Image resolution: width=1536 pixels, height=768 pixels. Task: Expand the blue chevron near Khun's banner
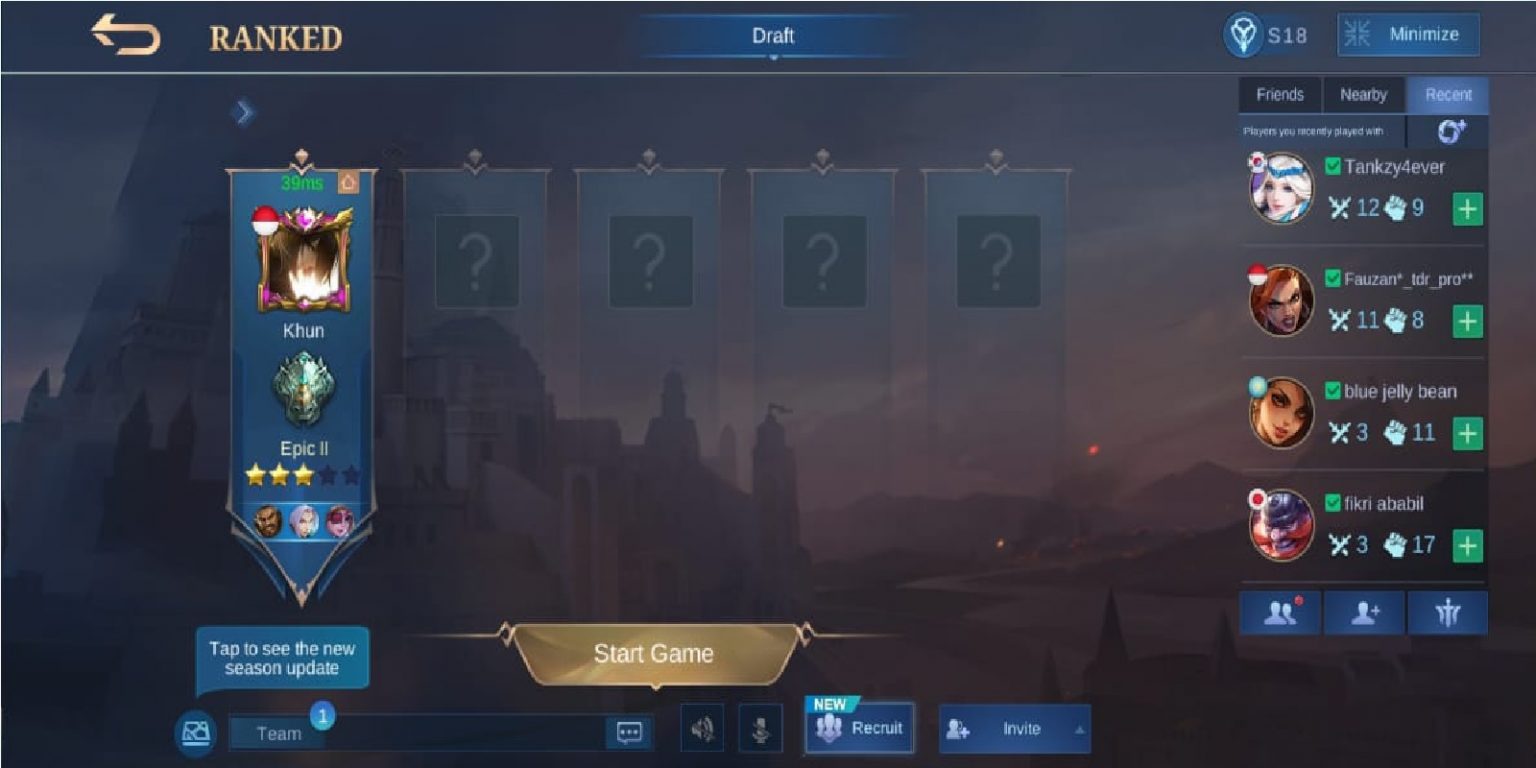tap(242, 112)
